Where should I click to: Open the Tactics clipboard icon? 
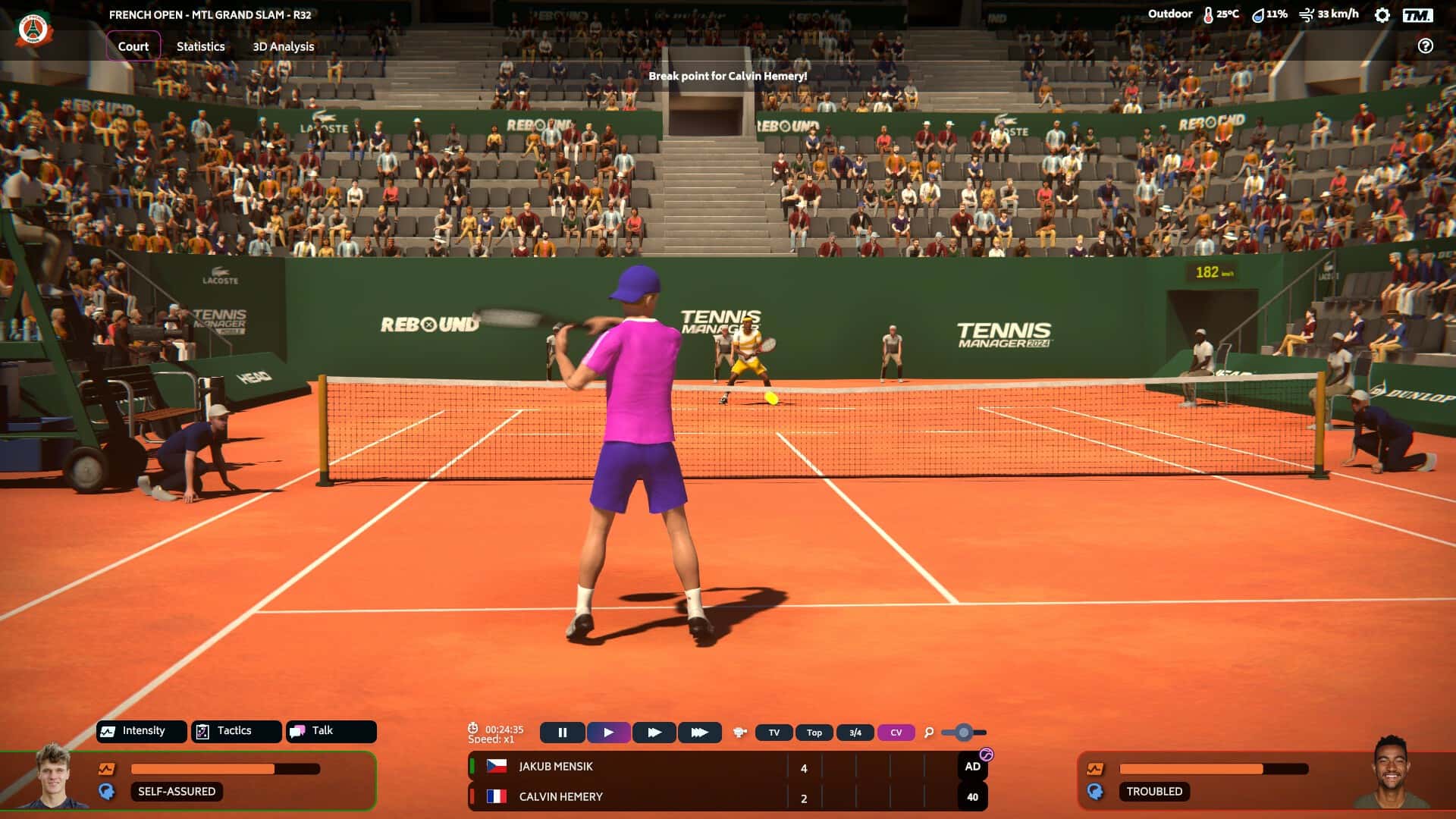[x=202, y=731]
